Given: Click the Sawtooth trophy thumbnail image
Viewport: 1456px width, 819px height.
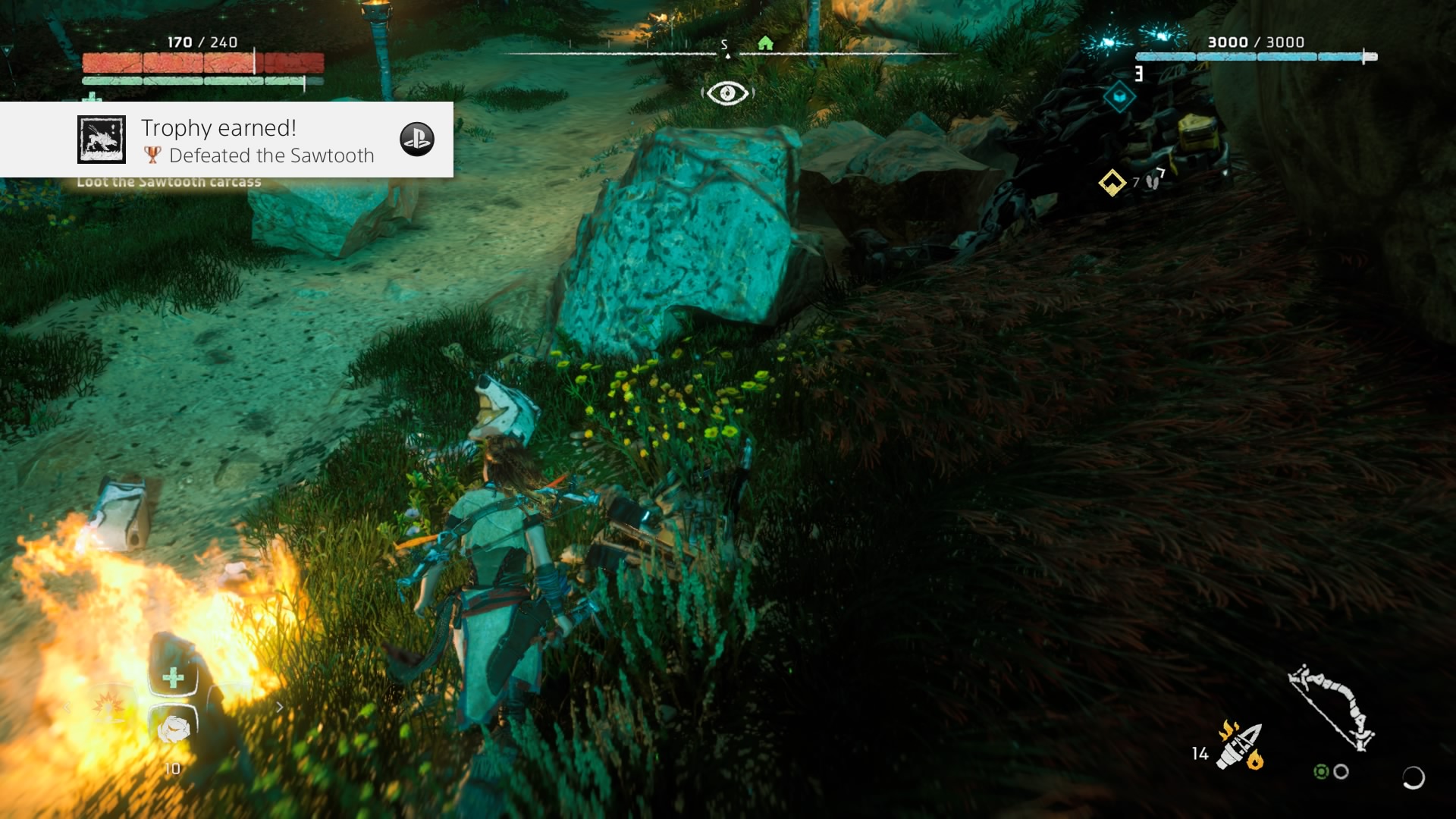Looking at the screenshot, I should 102,140.
